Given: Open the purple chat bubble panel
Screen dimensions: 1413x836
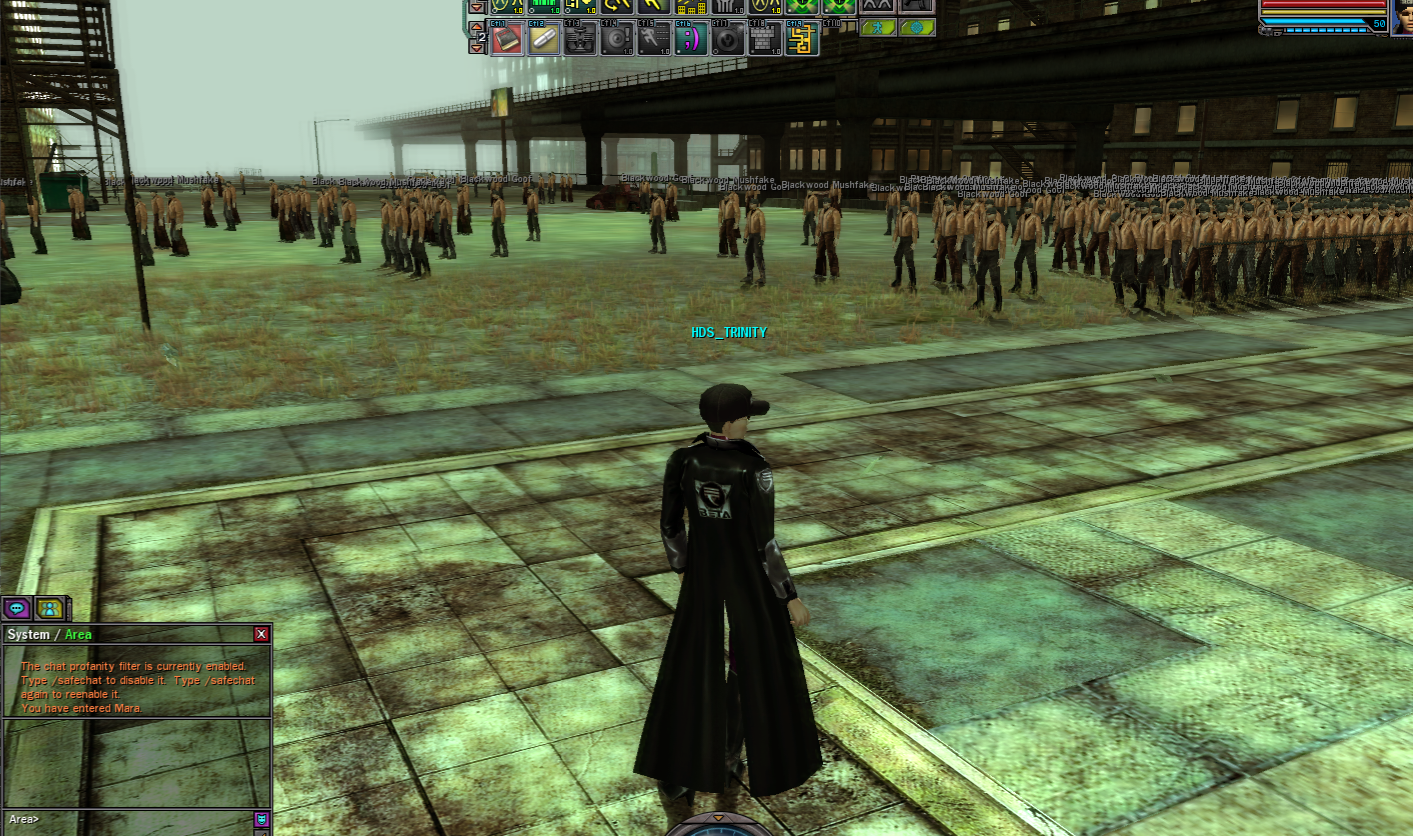Looking at the screenshot, I should pyautogui.click(x=17, y=607).
